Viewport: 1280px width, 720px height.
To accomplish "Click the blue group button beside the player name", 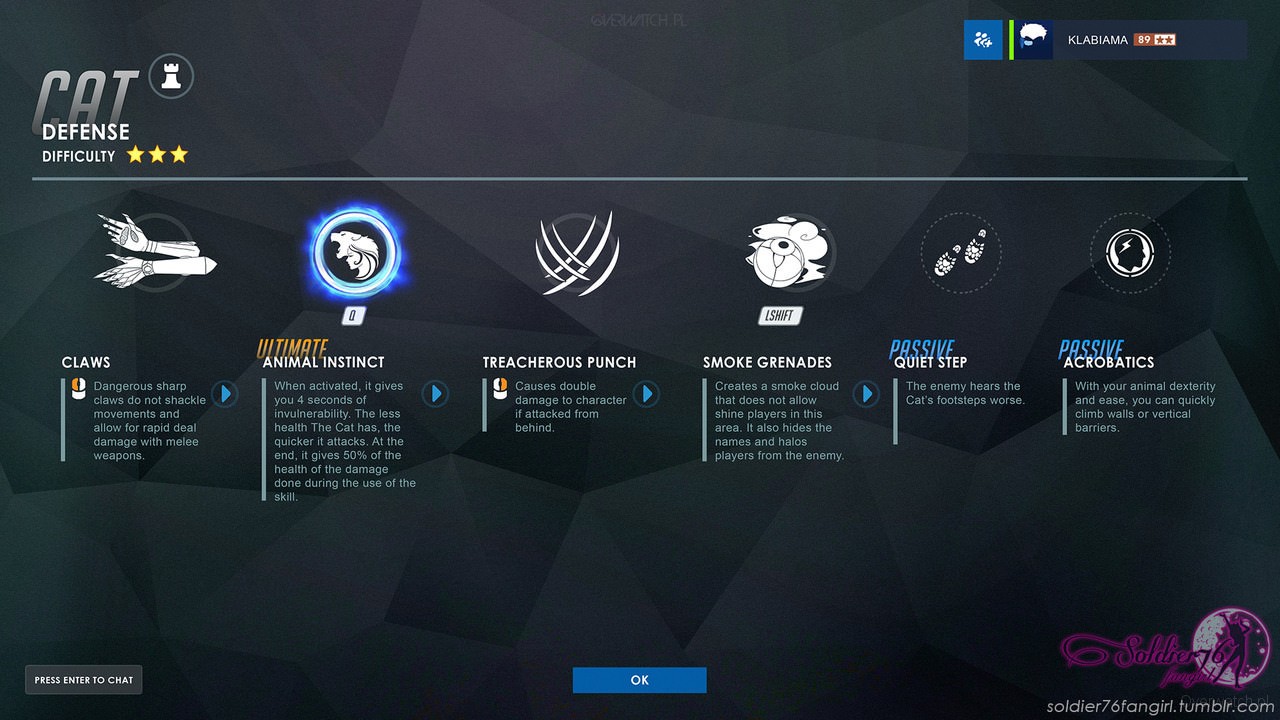I will 983,40.
